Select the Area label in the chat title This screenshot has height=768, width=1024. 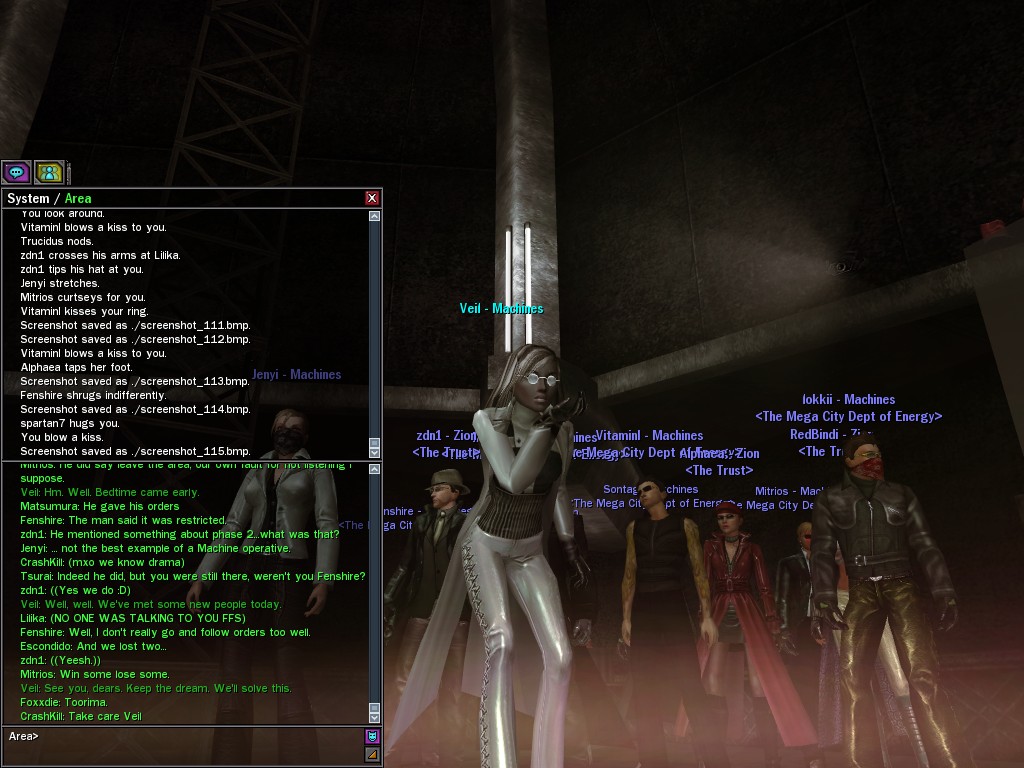click(78, 198)
